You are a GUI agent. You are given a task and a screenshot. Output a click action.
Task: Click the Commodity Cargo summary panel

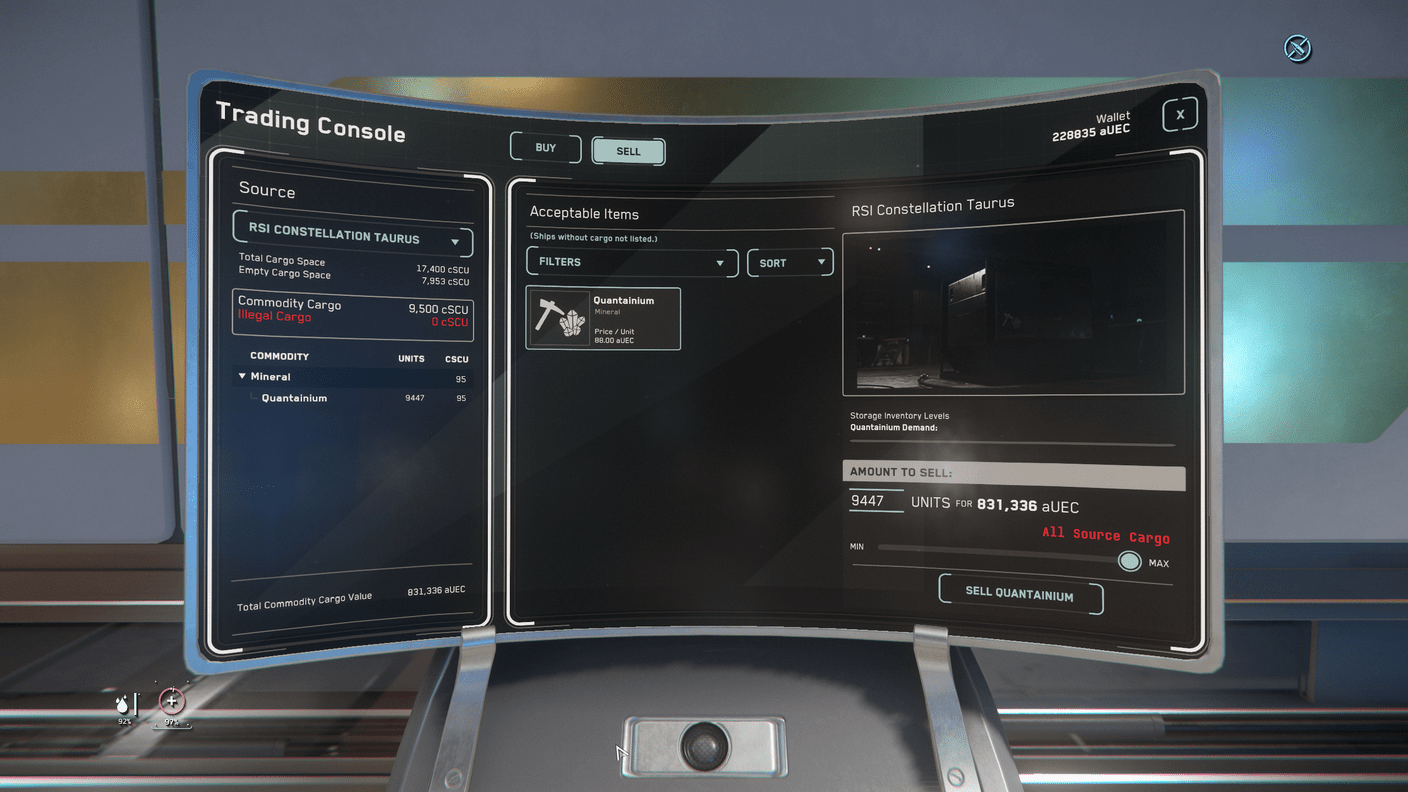[352, 312]
